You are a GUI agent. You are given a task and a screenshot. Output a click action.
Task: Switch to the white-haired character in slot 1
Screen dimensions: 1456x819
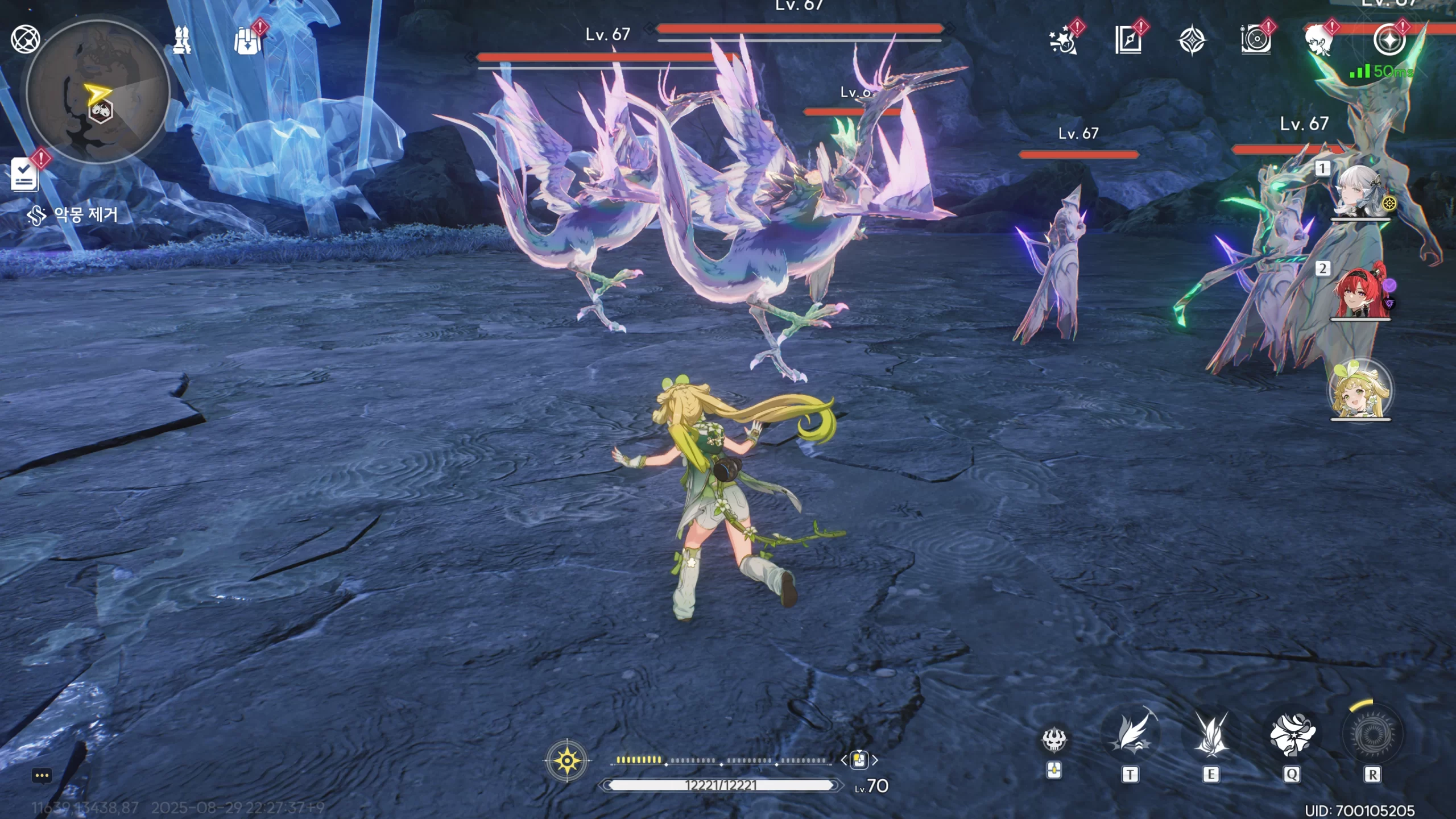pyautogui.click(x=1360, y=192)
